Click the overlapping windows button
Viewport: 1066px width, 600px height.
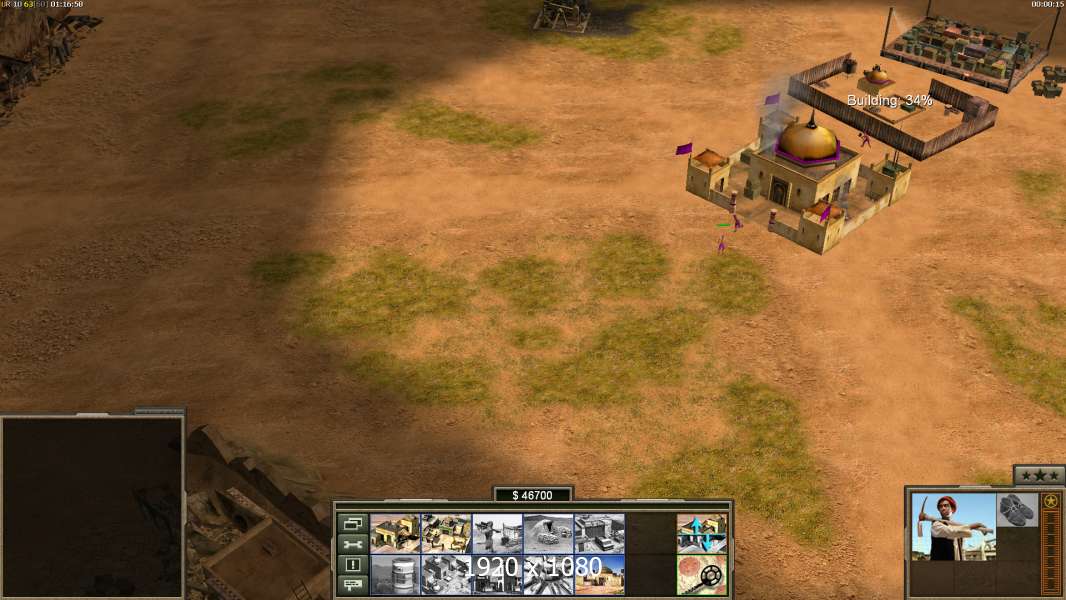point(352,524)
